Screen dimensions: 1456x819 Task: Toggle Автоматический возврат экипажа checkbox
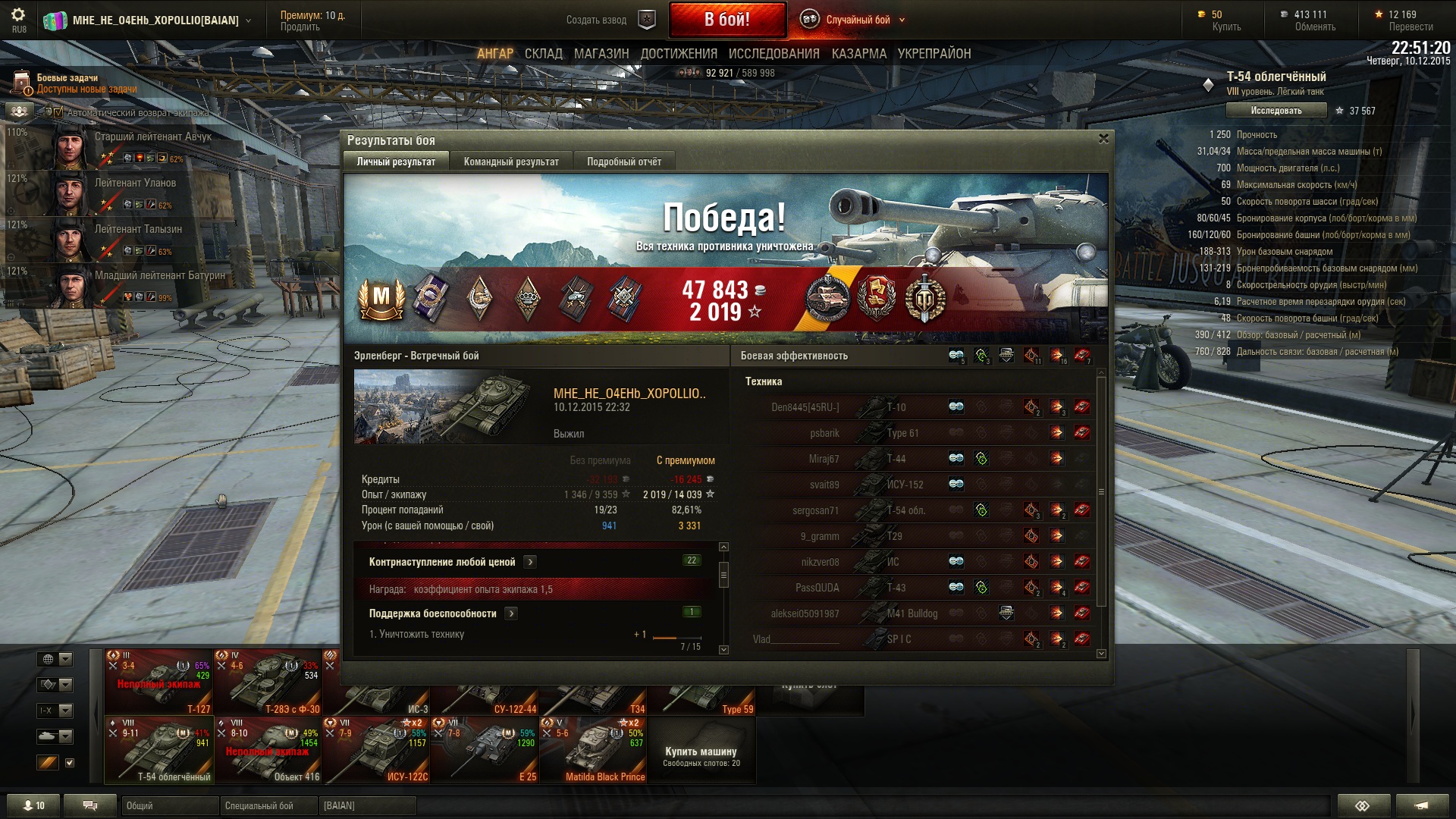[x=58, y=113]
